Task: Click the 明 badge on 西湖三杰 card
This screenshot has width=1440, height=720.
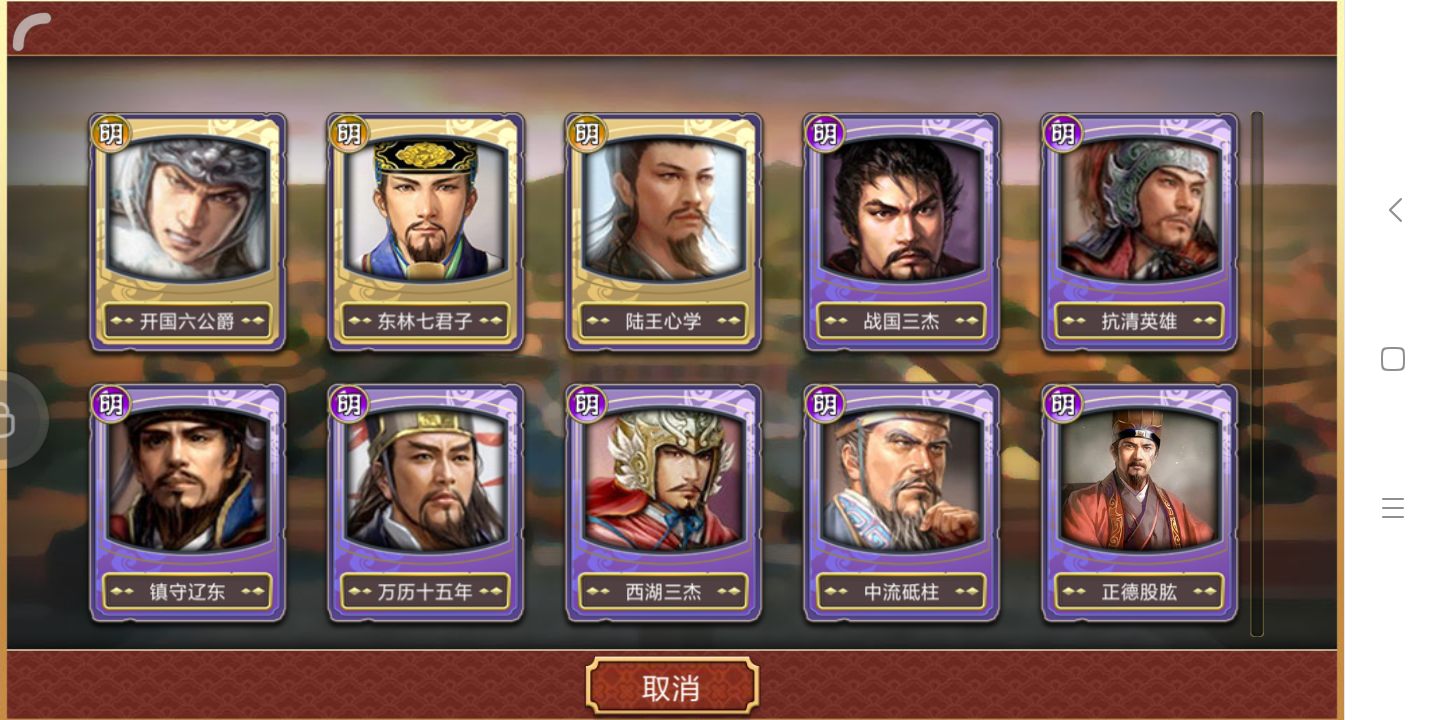Action: coord(587,404)
